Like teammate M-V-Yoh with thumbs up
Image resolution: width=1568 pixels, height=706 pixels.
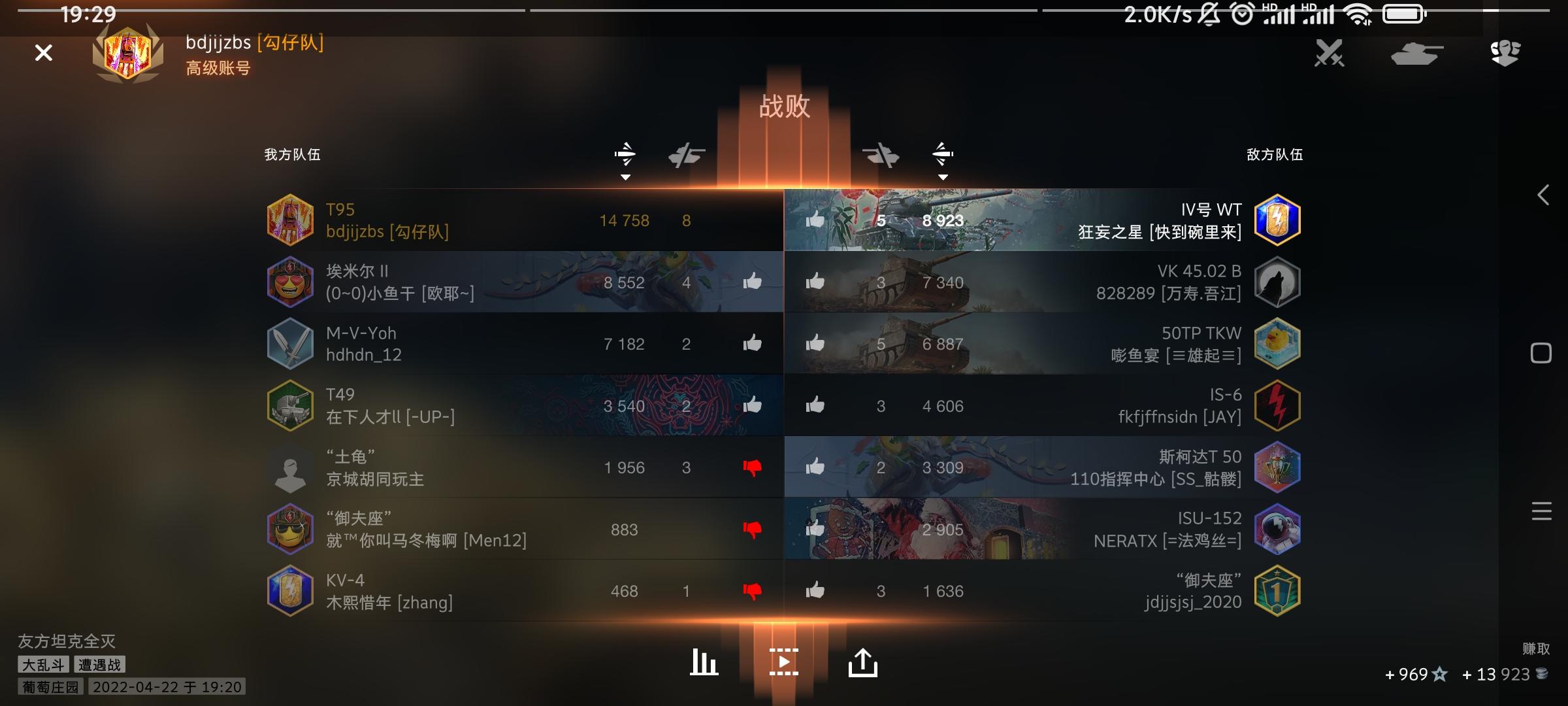click(x=753, y=344)
